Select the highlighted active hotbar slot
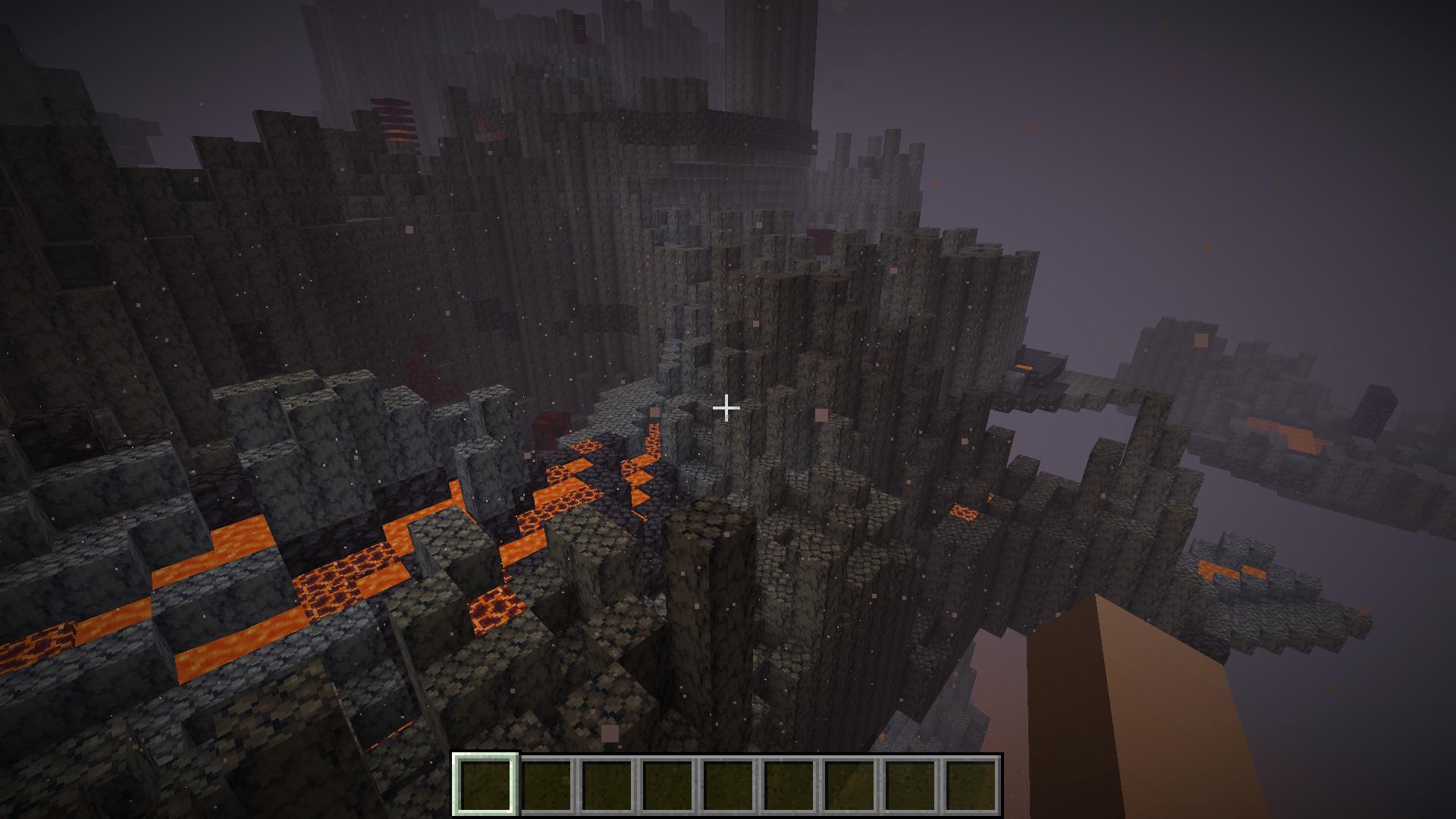The image size is (1456, 819). point(485,785)
